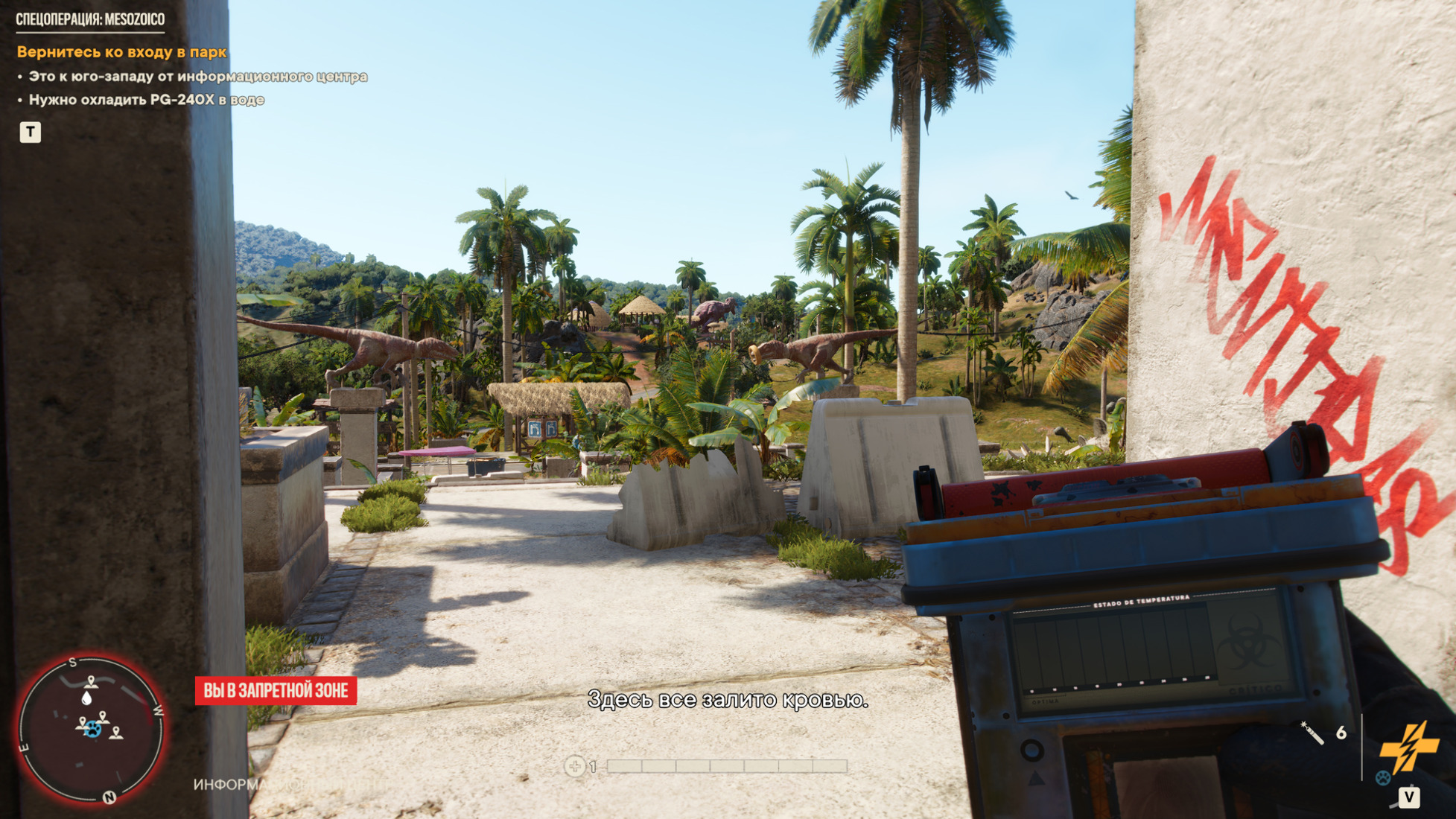Select the dynamite stick throwable icon
The height and width of the screenshot is (819, 1456).
coord(1312,733)
